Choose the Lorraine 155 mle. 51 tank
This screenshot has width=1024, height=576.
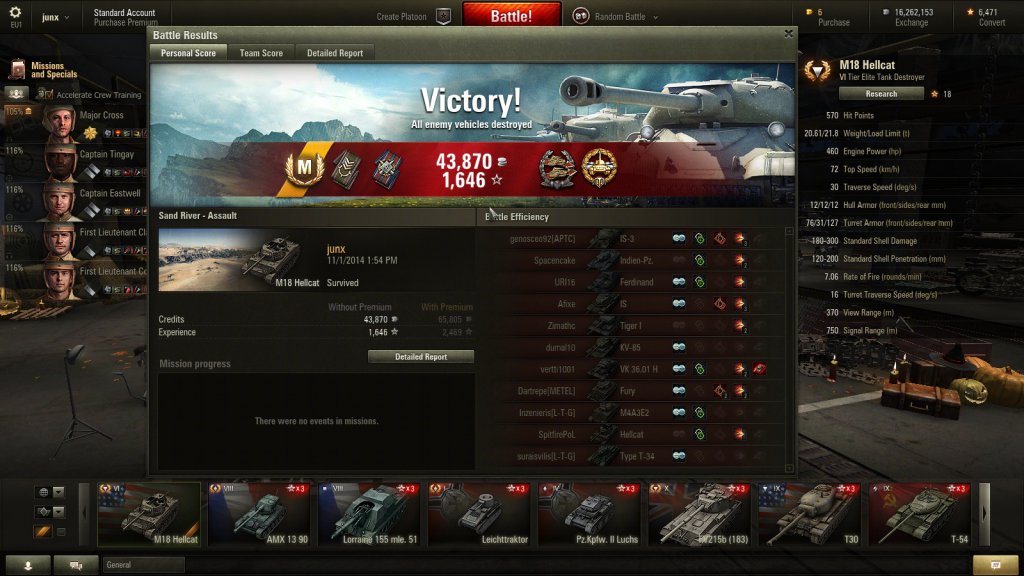369,513
